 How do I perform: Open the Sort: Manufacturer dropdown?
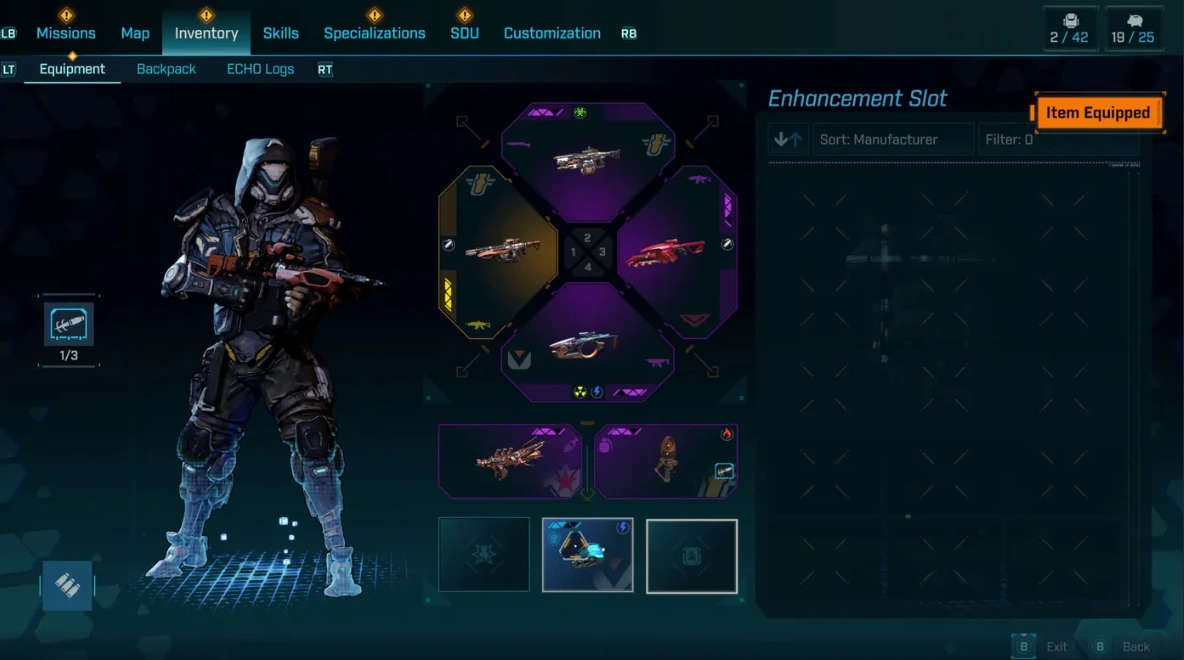893,140
